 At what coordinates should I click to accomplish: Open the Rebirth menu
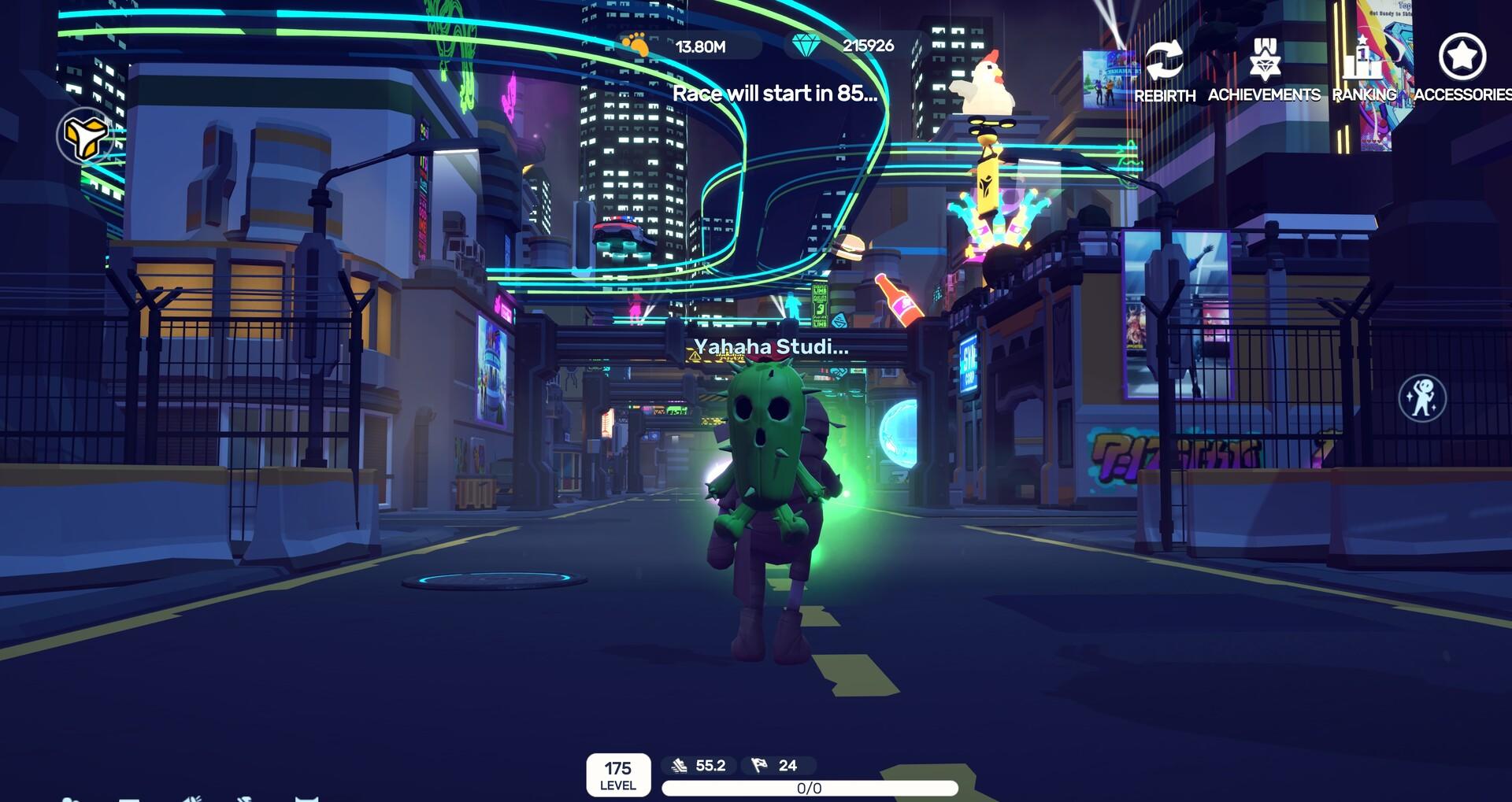pos(1164,69)
